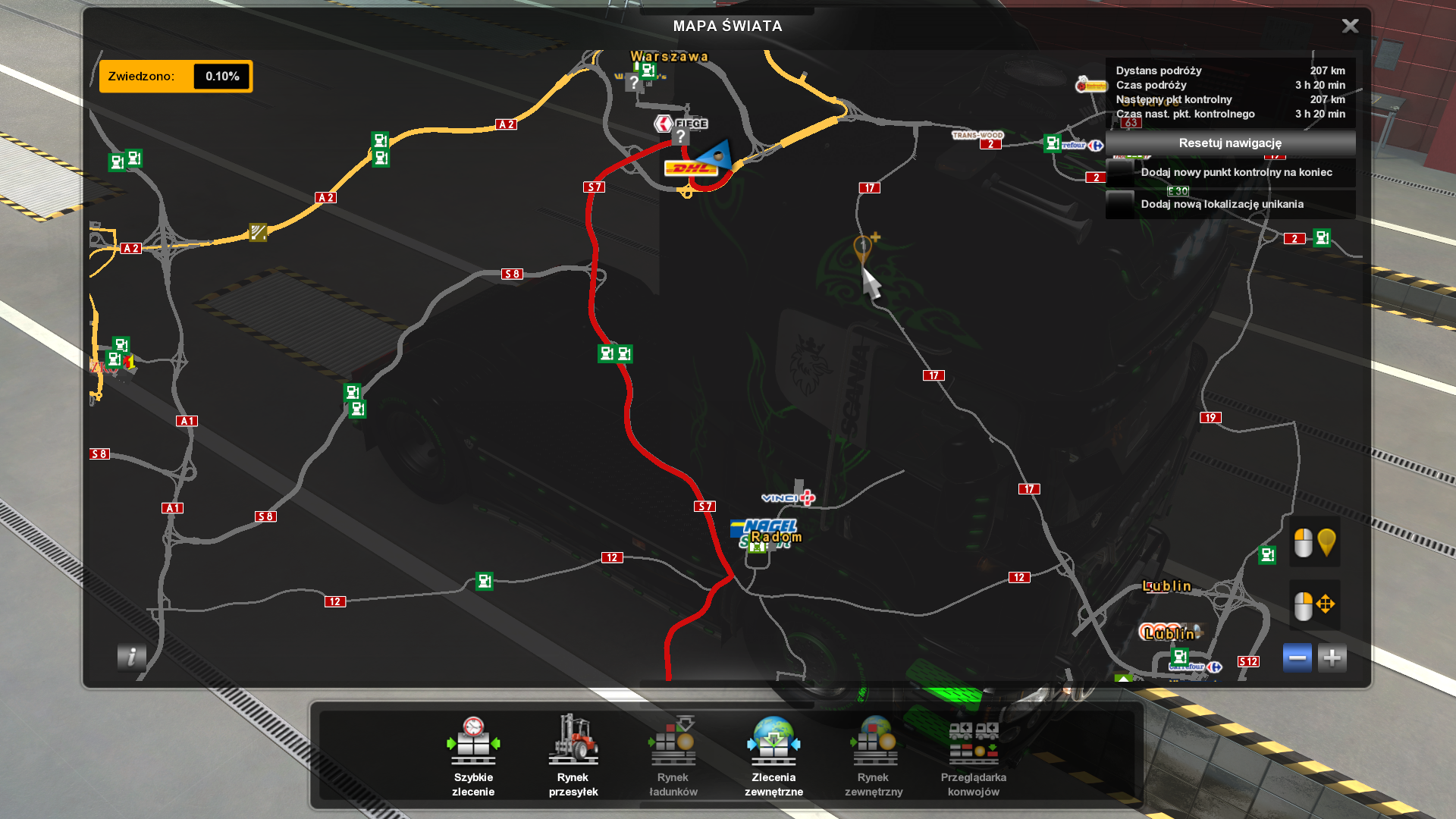Viewport: 1456px width, 819px height.
Task: Zoom out the map with minus button
Action: pyautogui.click(x=1297, y=658)
